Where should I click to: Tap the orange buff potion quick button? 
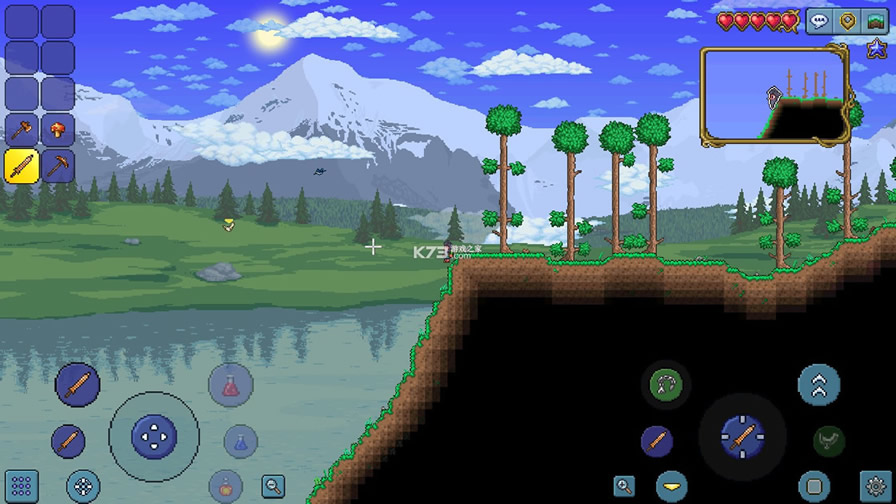click(227, 488)
